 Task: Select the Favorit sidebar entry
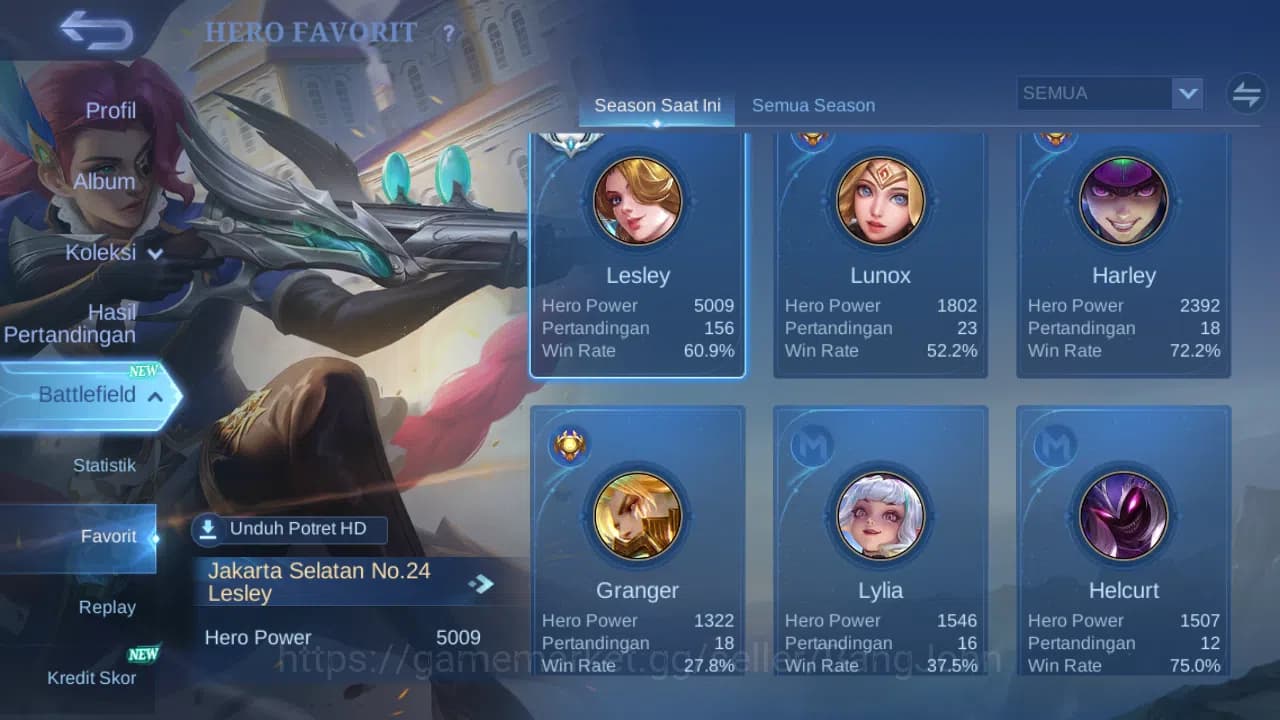coord(108,536)
